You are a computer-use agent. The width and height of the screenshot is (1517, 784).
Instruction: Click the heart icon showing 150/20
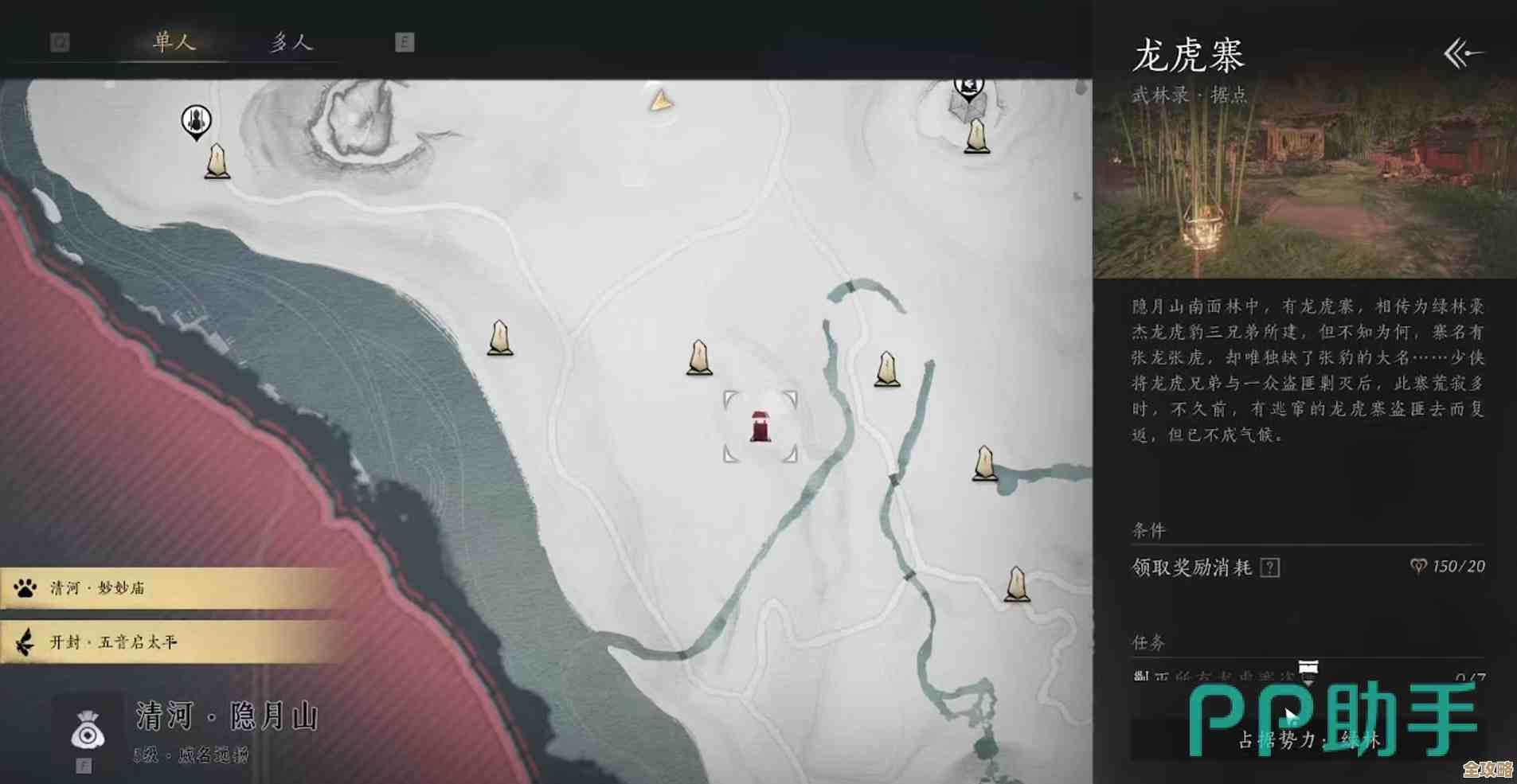[x=1417, y=568]
